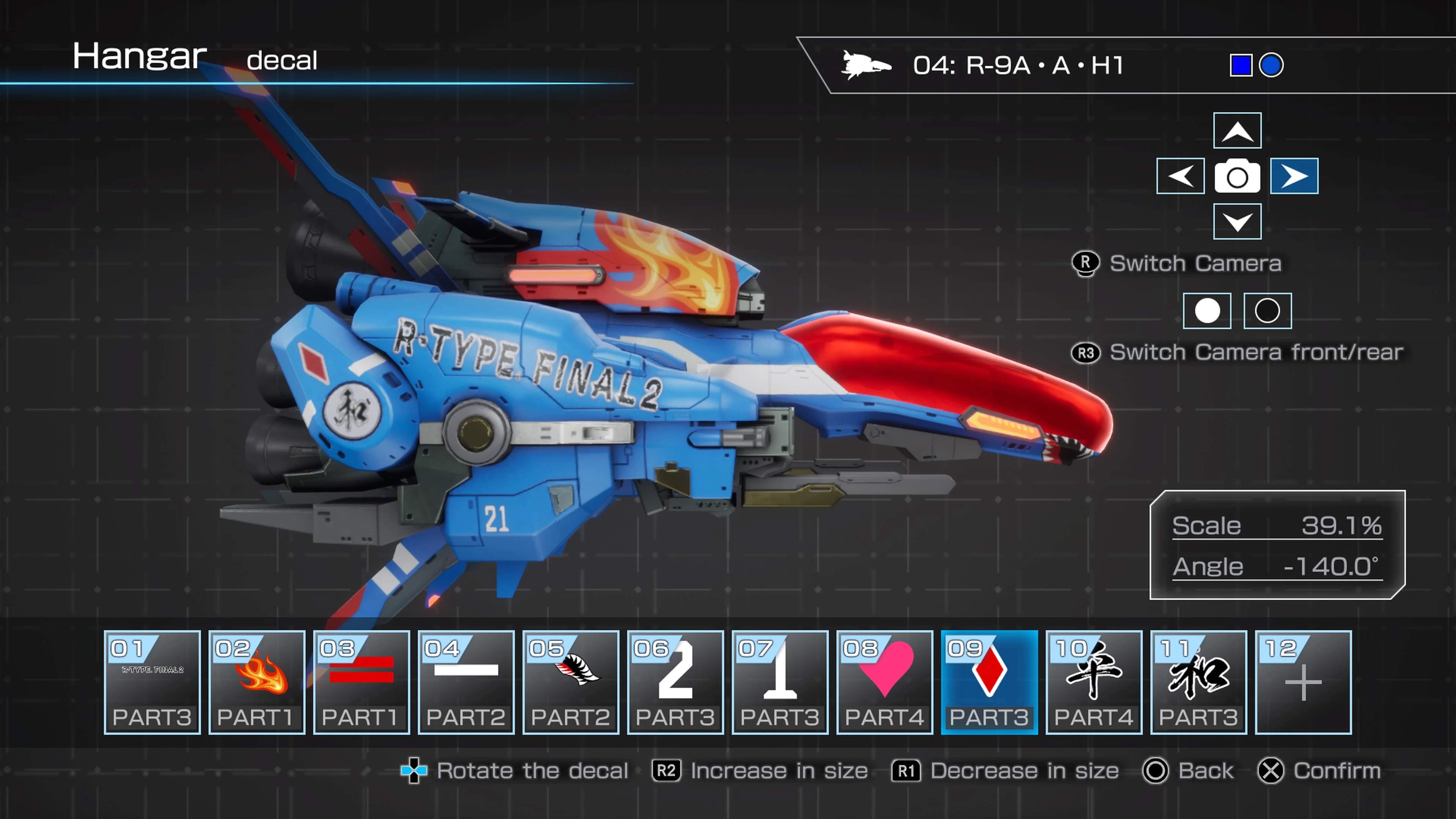Toggle the filled circle camera option
Image resolution: width=1456 pixels, height=819 pixels.
(x=1208, y=311)
